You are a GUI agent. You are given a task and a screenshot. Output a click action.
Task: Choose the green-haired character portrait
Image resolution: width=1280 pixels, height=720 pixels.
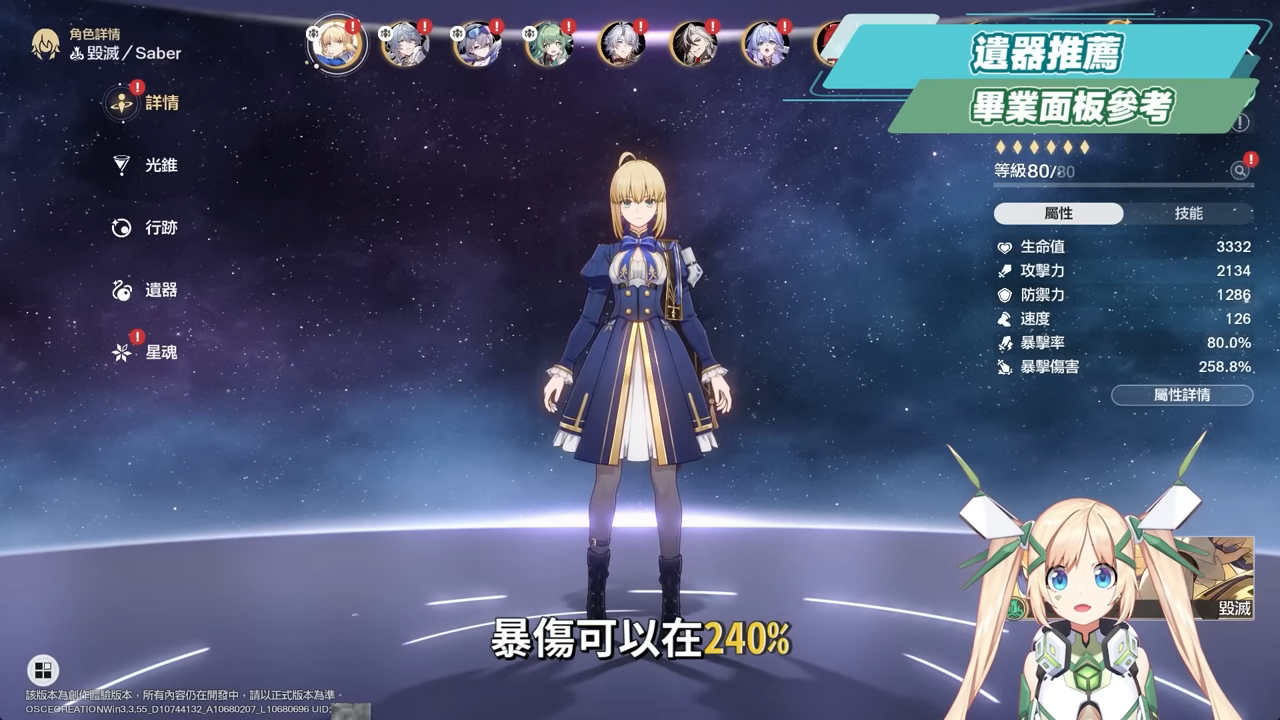tap(548, 44)
